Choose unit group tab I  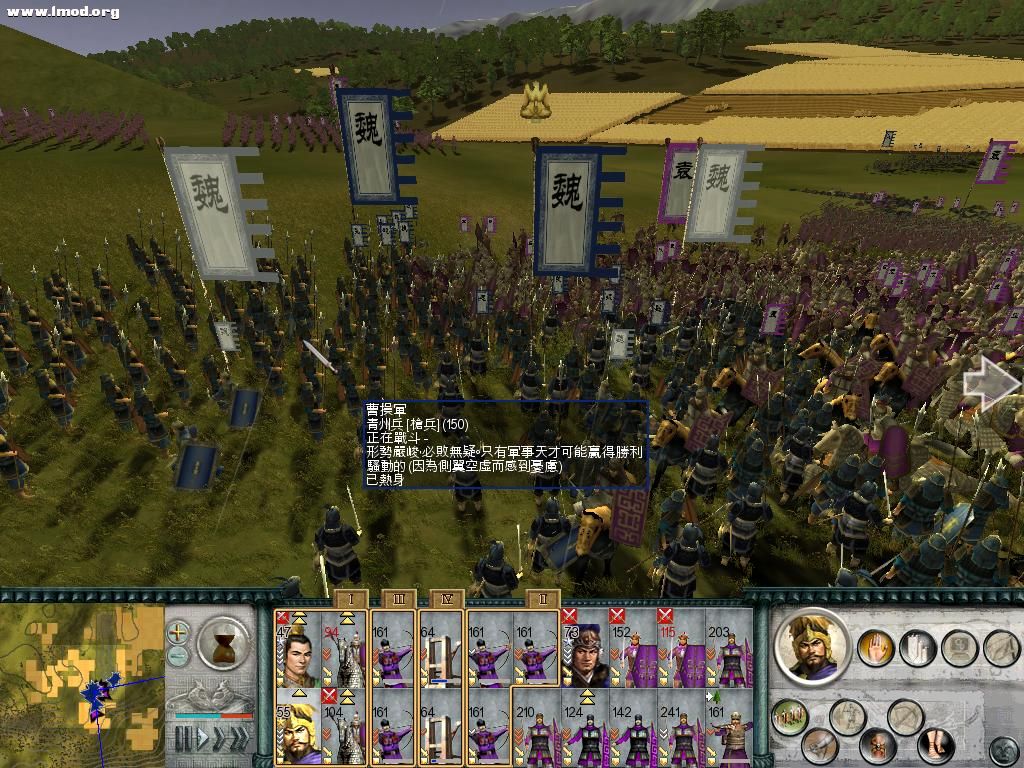click(350, 598)
